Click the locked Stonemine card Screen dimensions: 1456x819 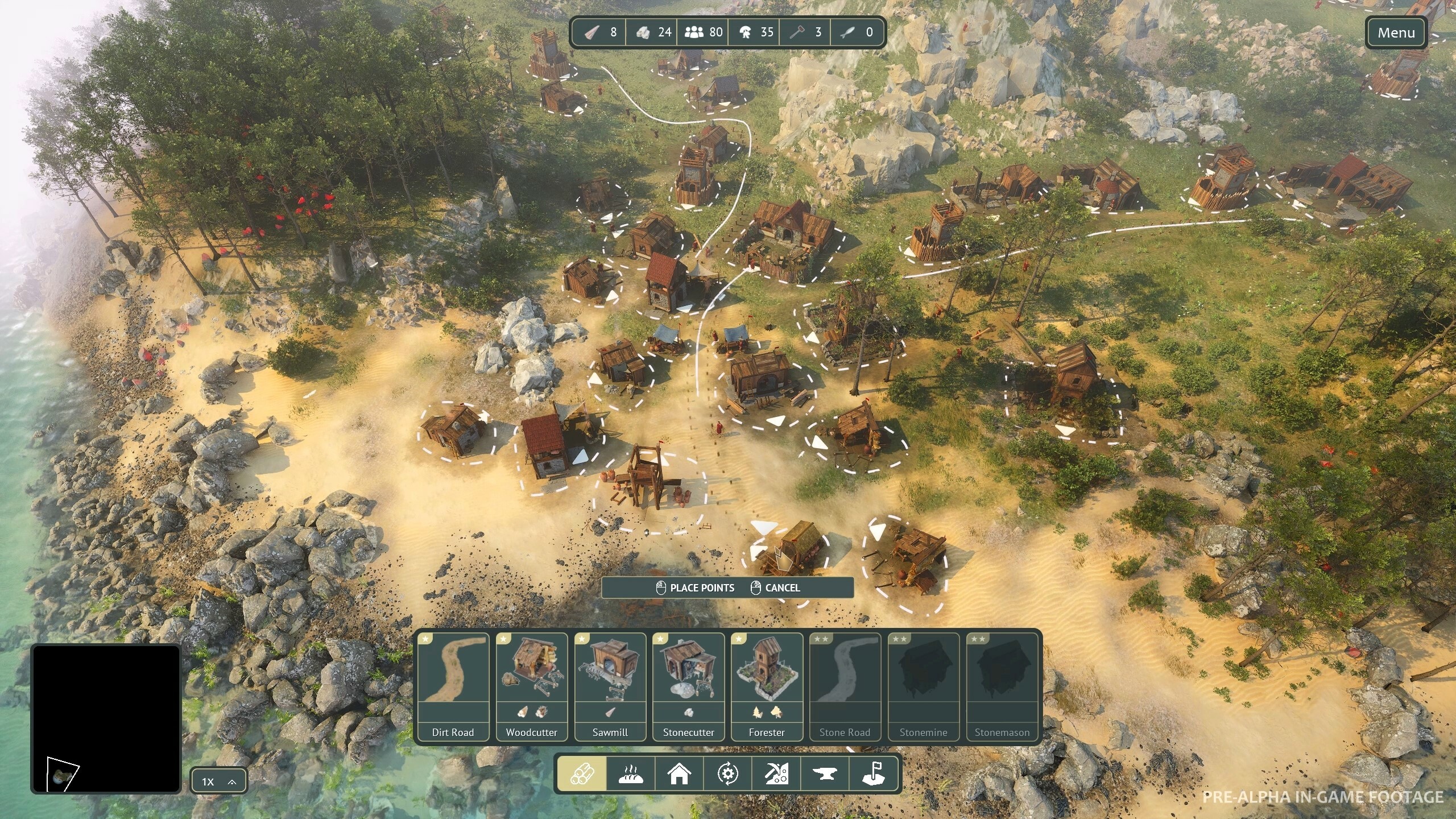point(923,686)
